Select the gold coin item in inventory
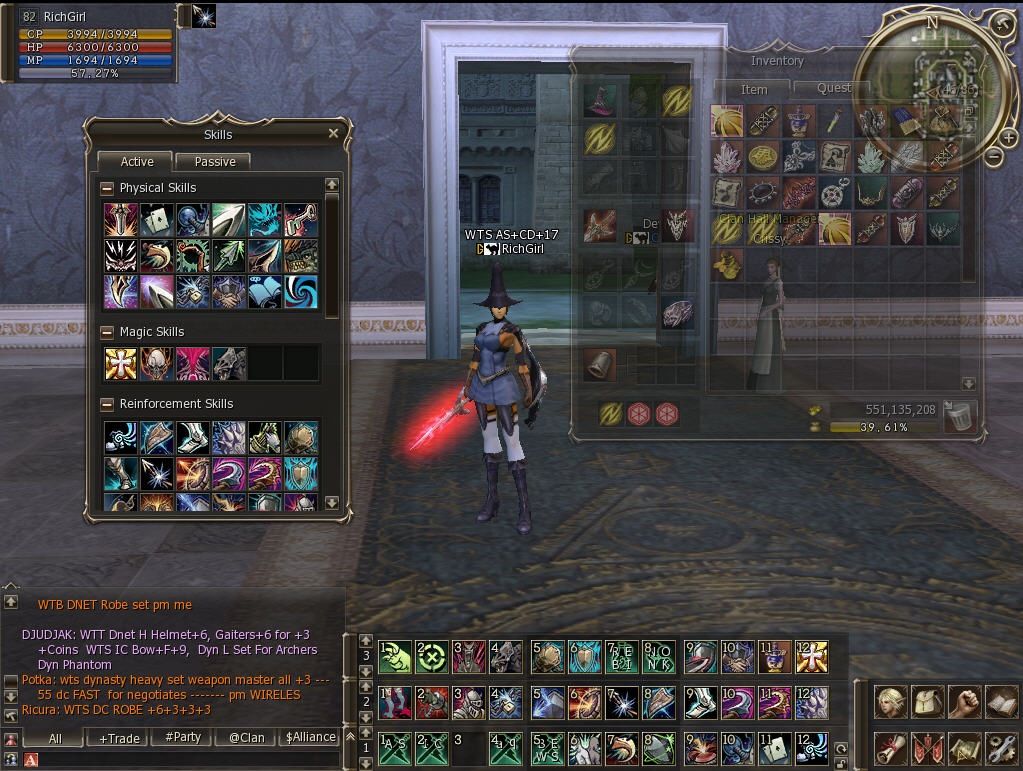 [x=763, y=156]
